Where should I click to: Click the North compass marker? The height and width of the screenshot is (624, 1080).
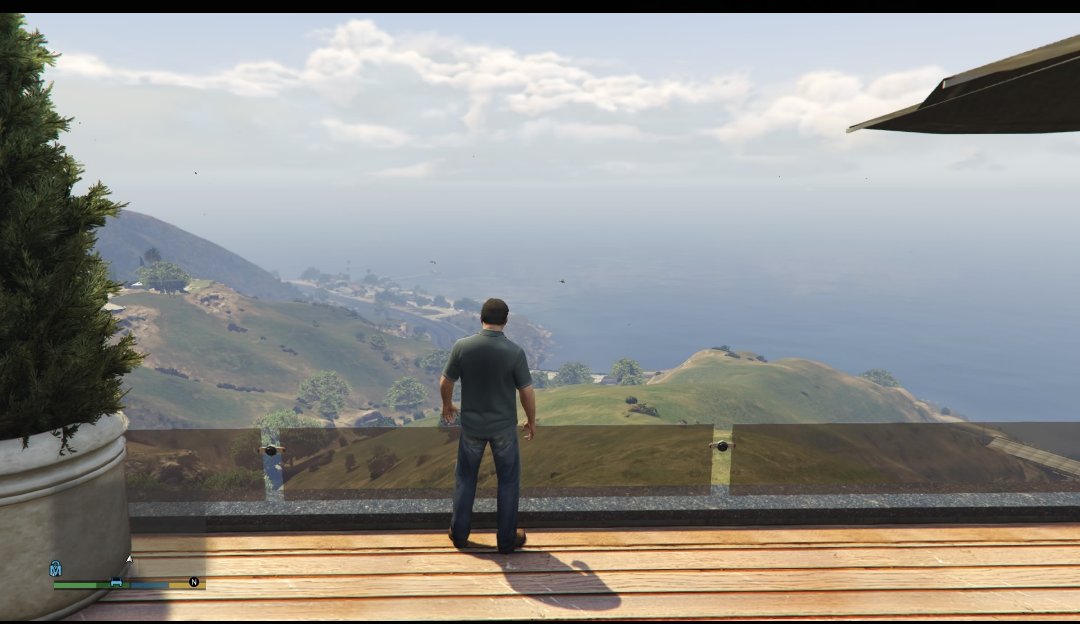click(x=193, y=581)
